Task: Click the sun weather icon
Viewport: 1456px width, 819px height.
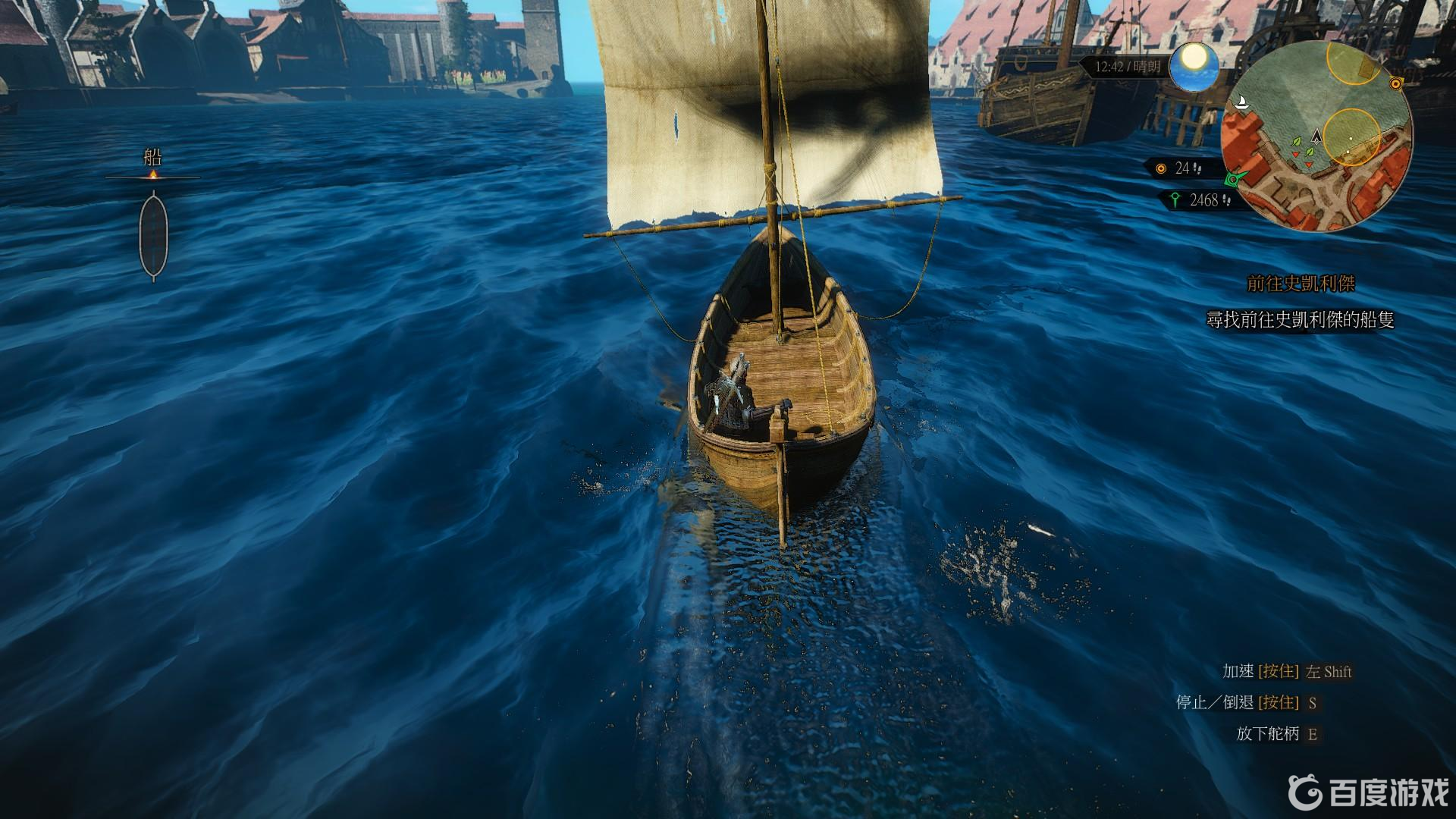Action: click(x=1194, y=65)
